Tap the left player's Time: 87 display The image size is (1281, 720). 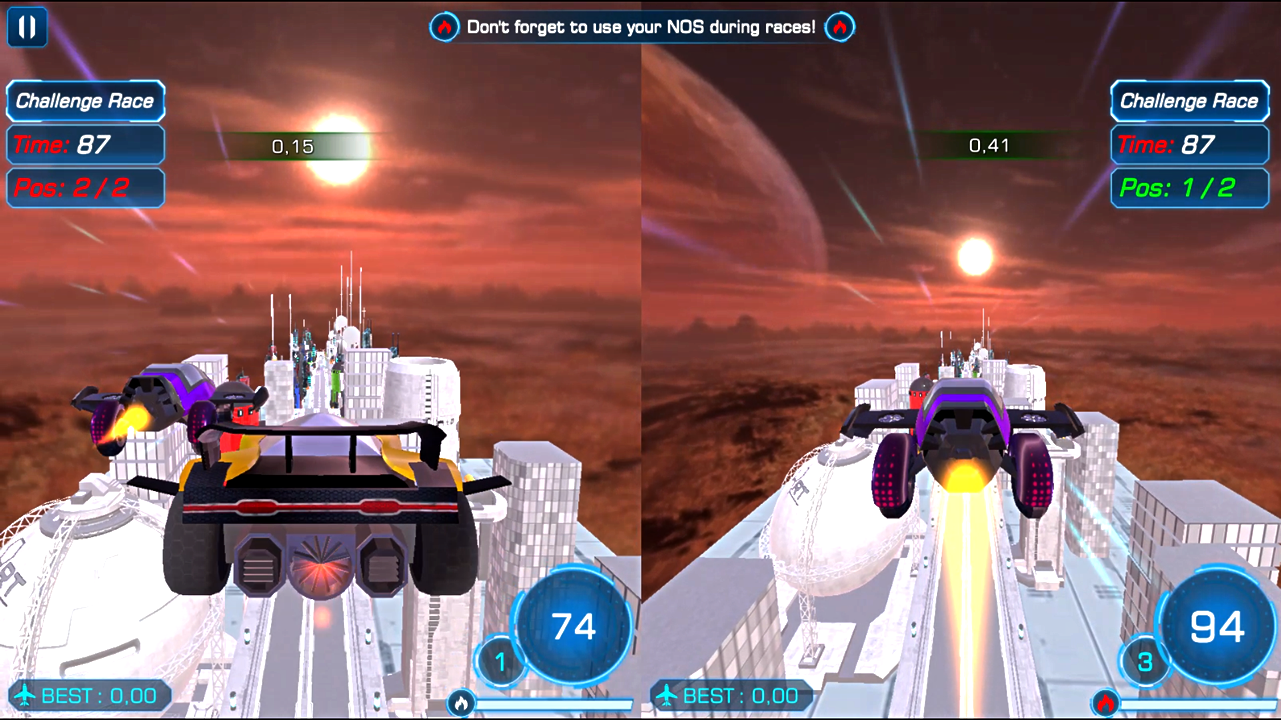(x=85, y=144)
